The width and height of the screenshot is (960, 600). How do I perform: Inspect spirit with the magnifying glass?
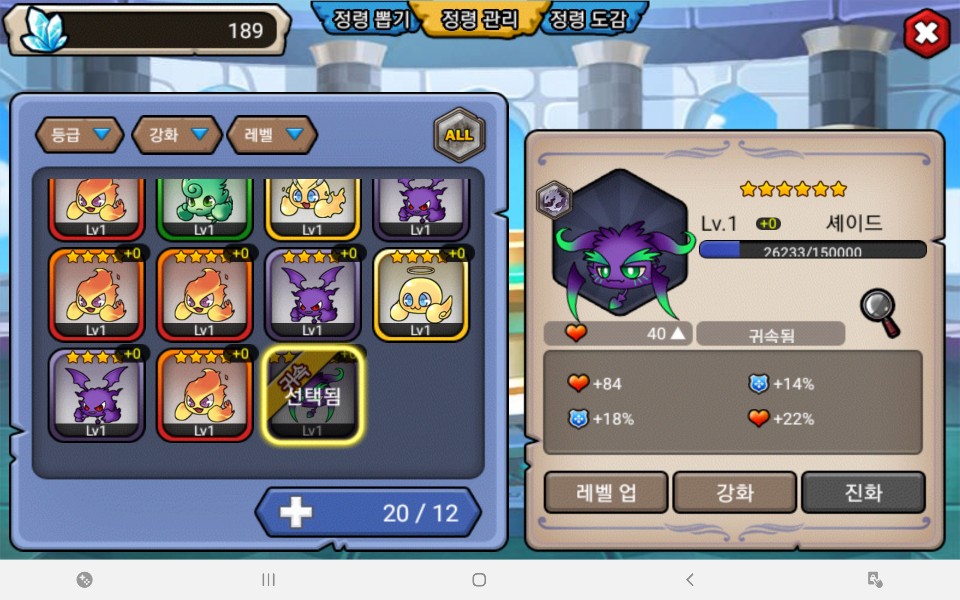coord(880,312)
